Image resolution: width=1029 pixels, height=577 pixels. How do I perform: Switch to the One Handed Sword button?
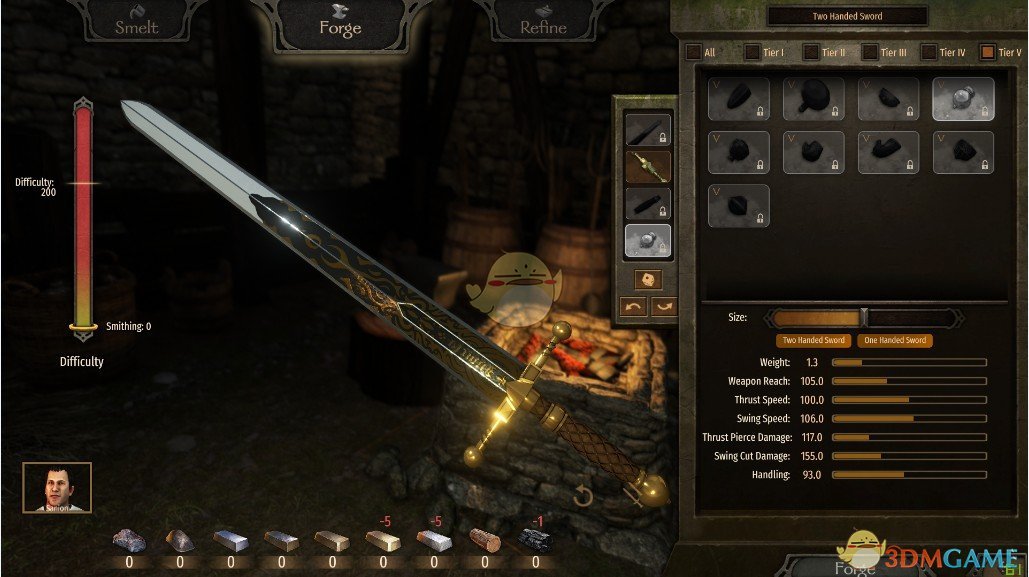coord(895,341)
